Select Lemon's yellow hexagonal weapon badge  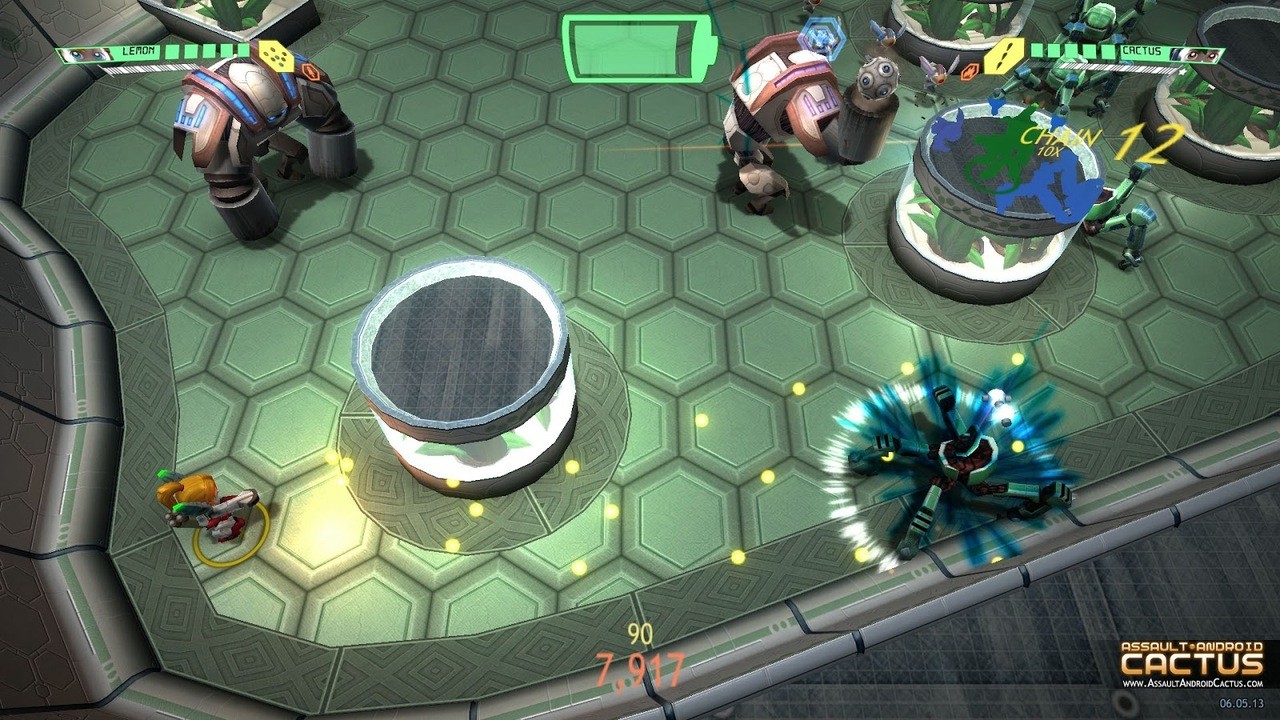[277, 56]
